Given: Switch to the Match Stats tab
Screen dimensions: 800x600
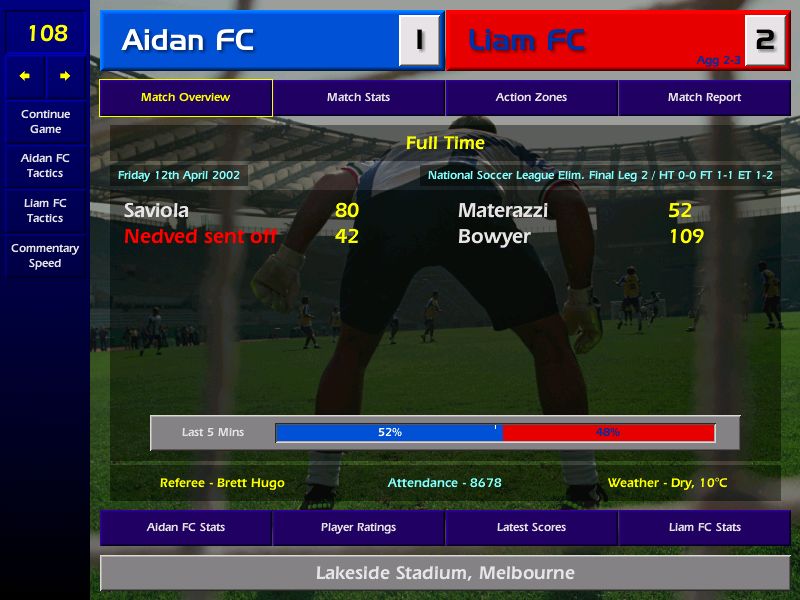Looking at the screenshot, I should click(x=358, y=98).
